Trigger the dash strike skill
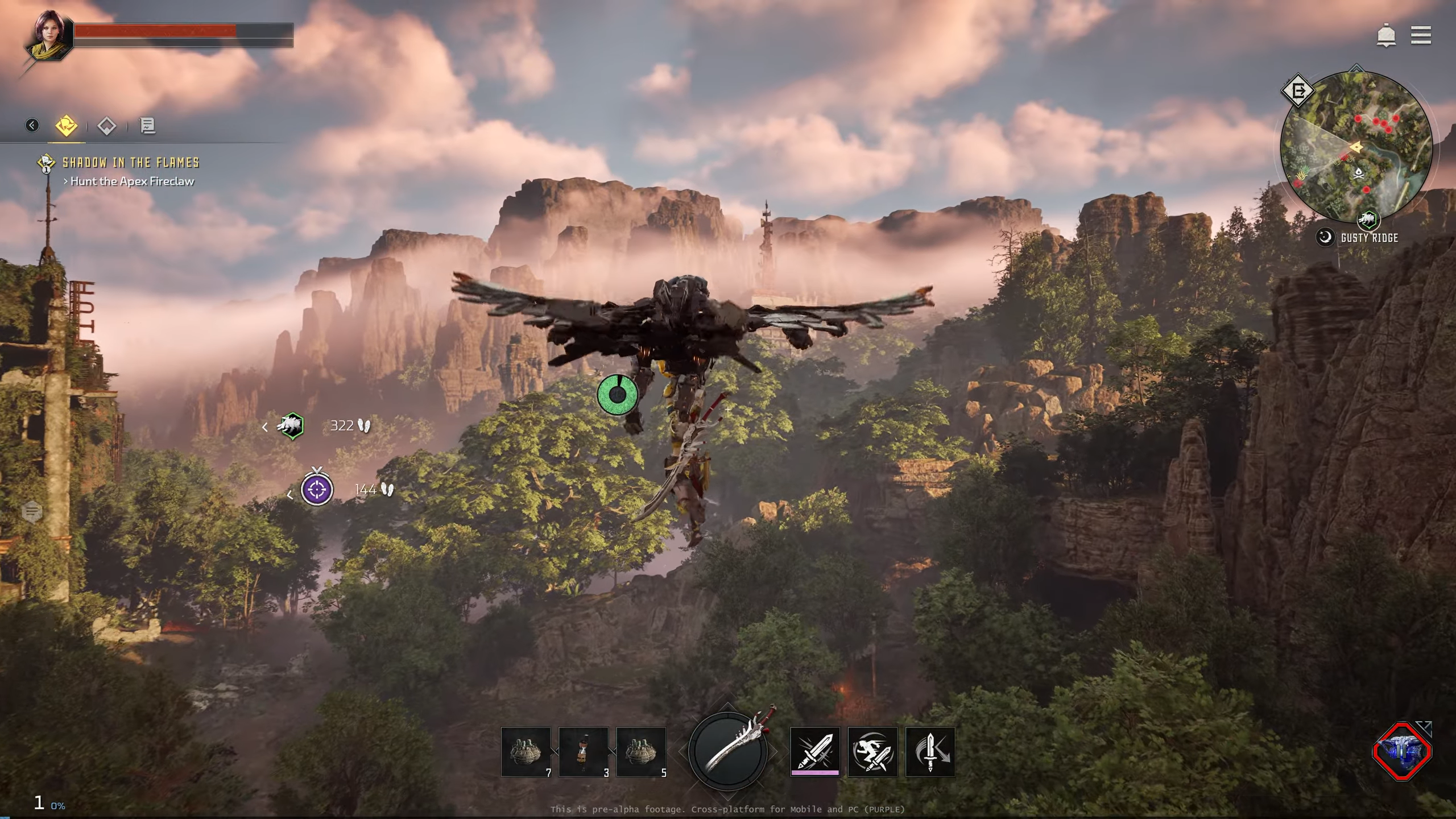1456x819 pixels. point(872,751)
